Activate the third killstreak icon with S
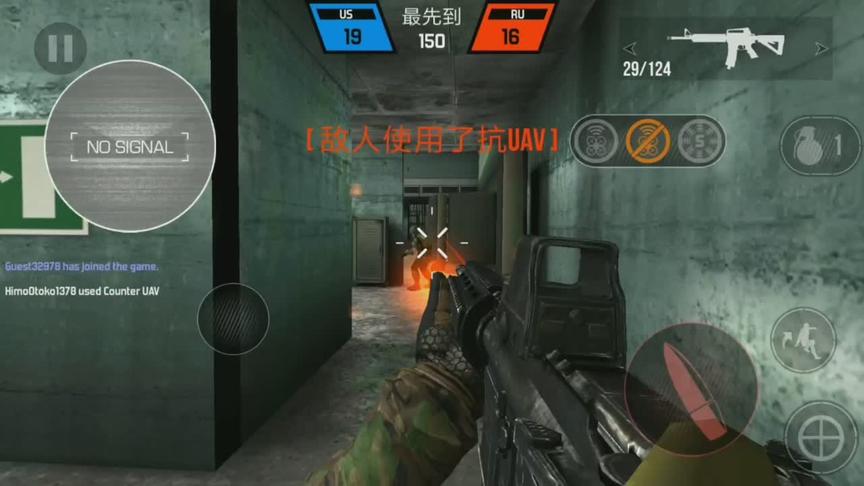Viewport: 864px width, 486px height. (699, 141)
